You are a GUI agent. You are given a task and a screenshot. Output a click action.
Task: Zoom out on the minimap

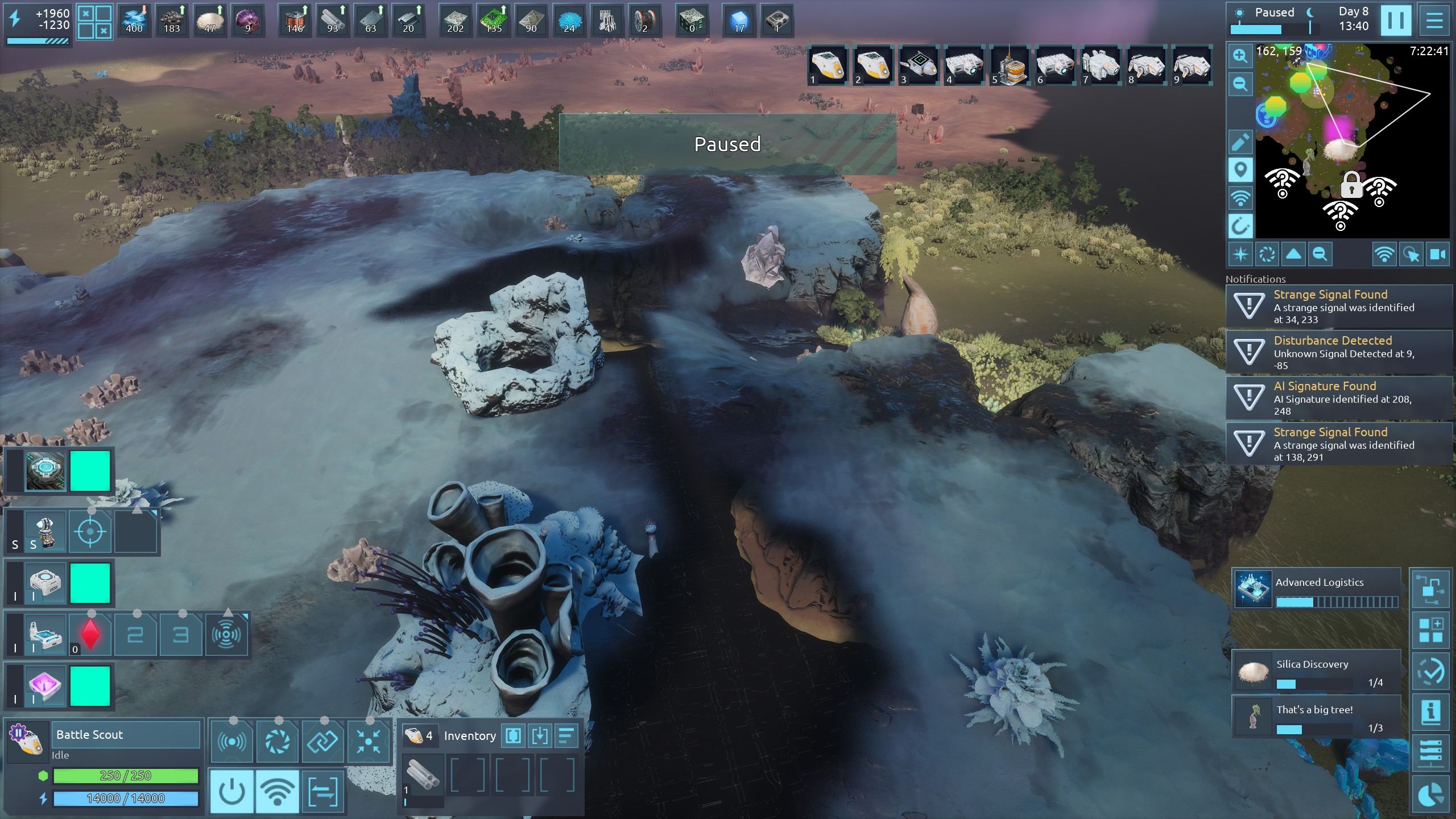(1240, 85)
